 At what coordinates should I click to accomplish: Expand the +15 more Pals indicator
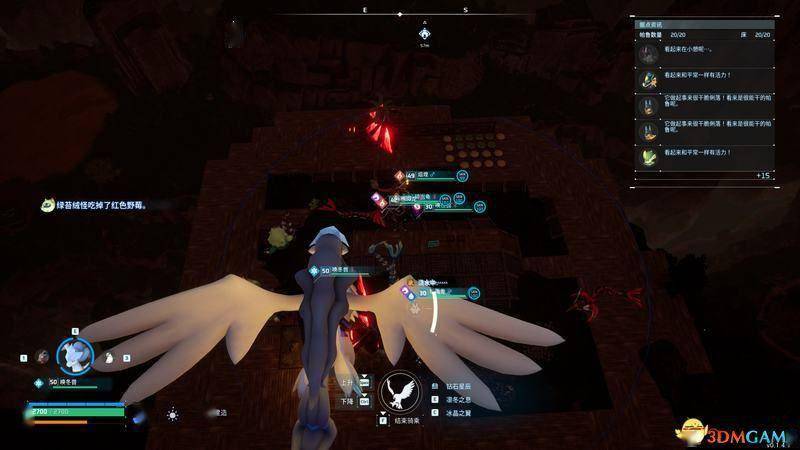tap(763, 175)
